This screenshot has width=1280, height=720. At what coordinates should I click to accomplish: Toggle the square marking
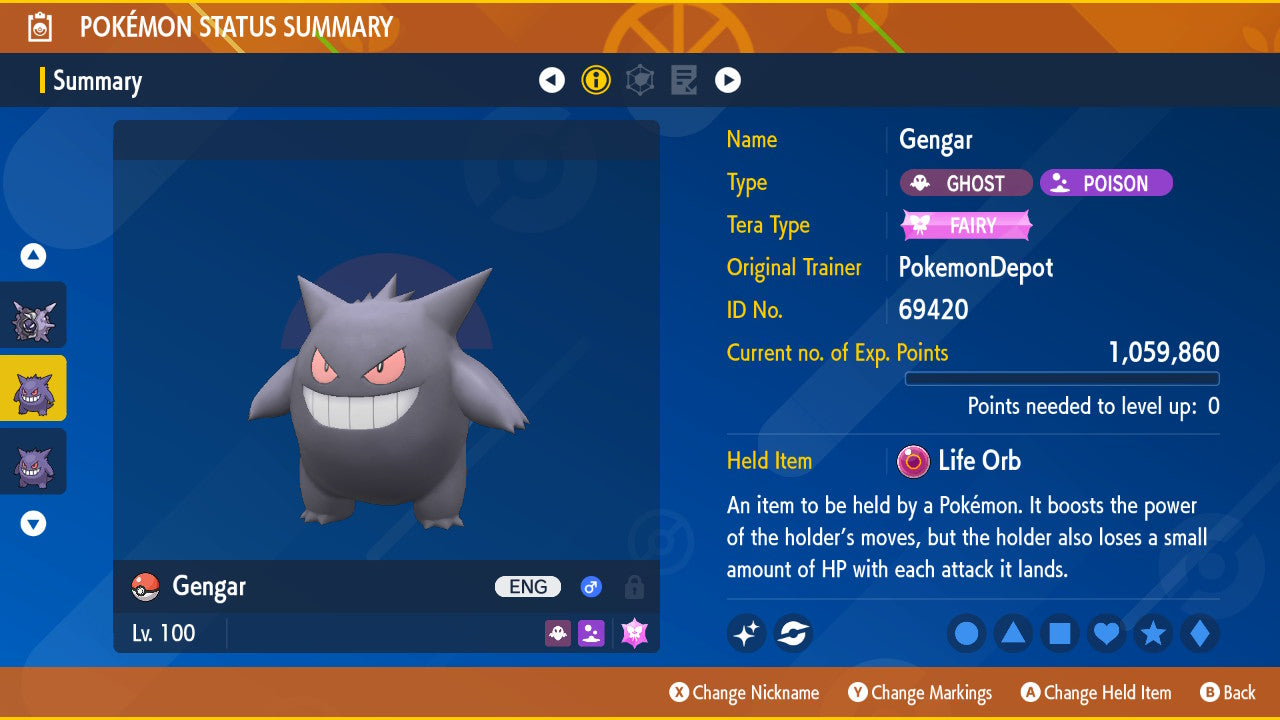pos(1060,633)
